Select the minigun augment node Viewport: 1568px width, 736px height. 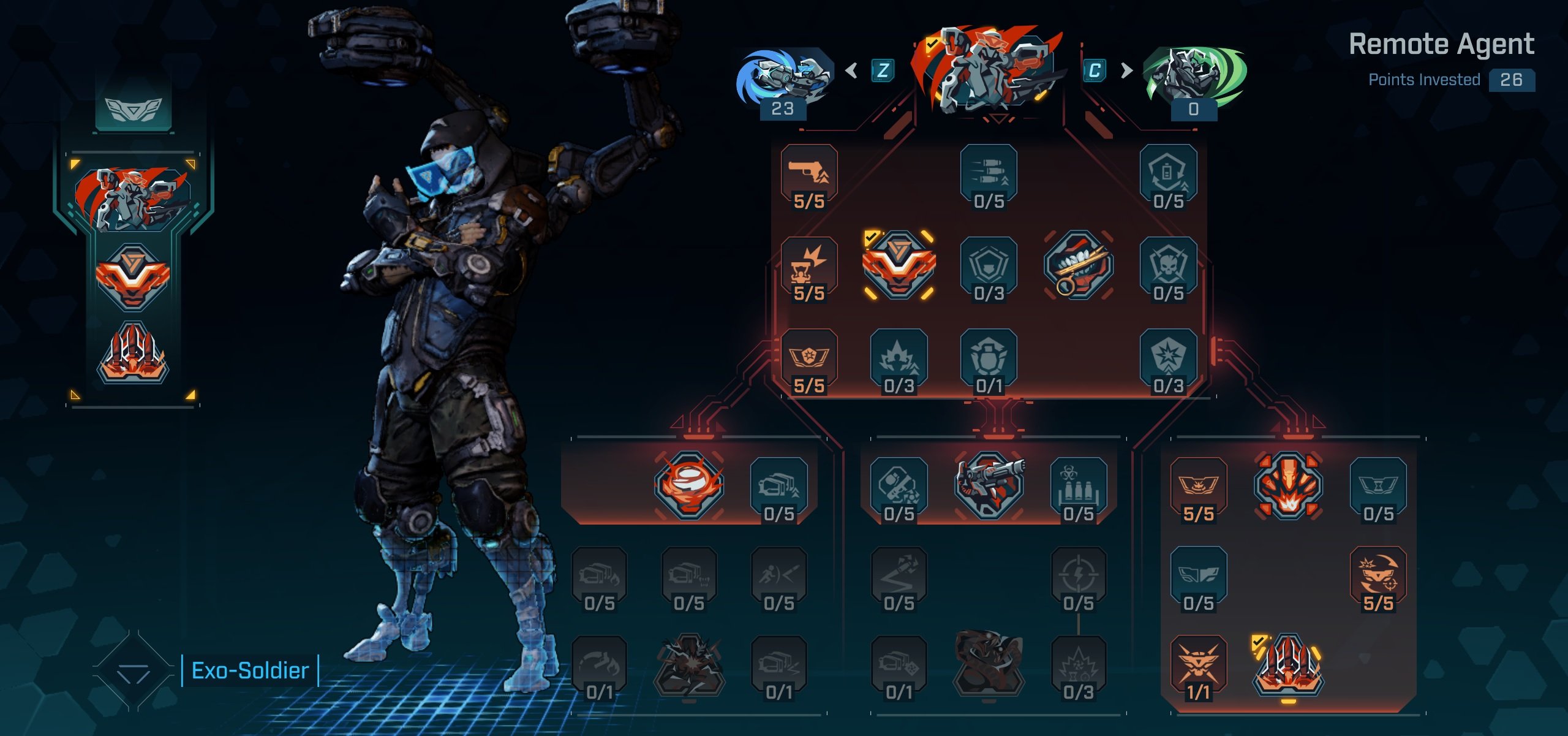[x=989, y=484]
